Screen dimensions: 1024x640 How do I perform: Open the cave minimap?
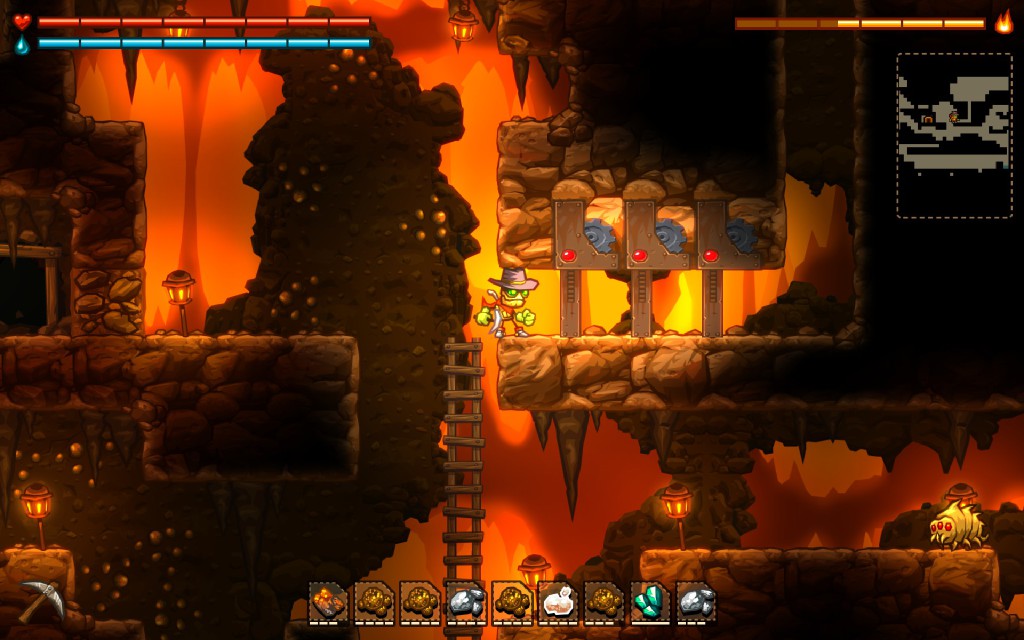954,135
